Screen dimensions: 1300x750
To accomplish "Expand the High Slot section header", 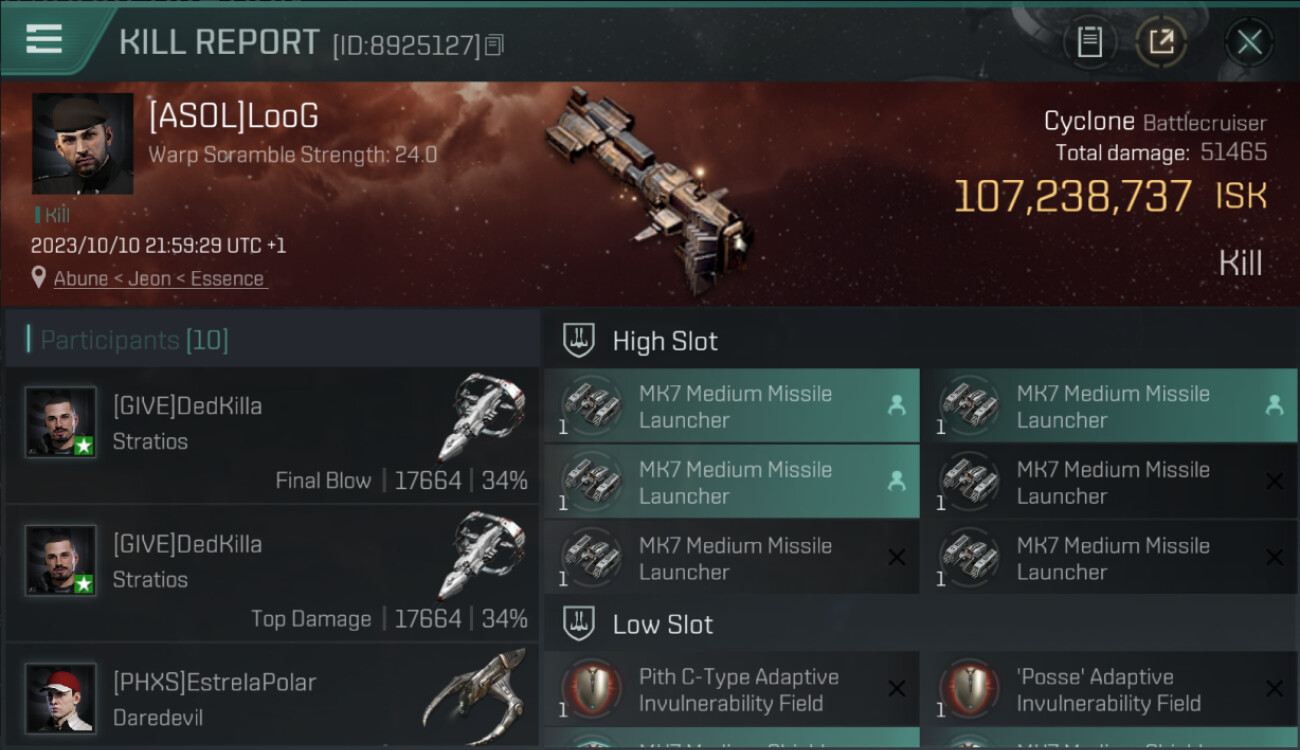I will pyautogui.click(x=665, y=341).
